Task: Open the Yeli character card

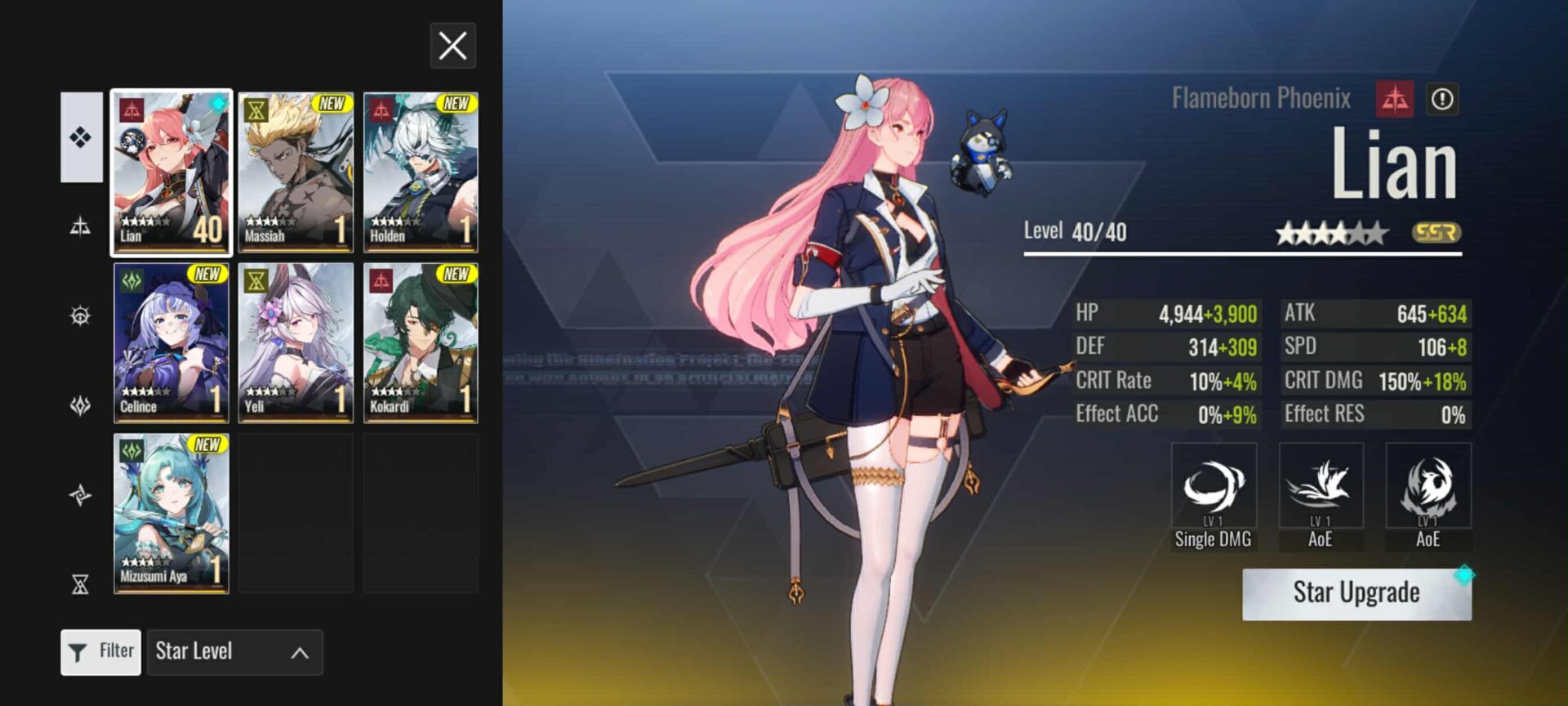Action: point(296,342)
